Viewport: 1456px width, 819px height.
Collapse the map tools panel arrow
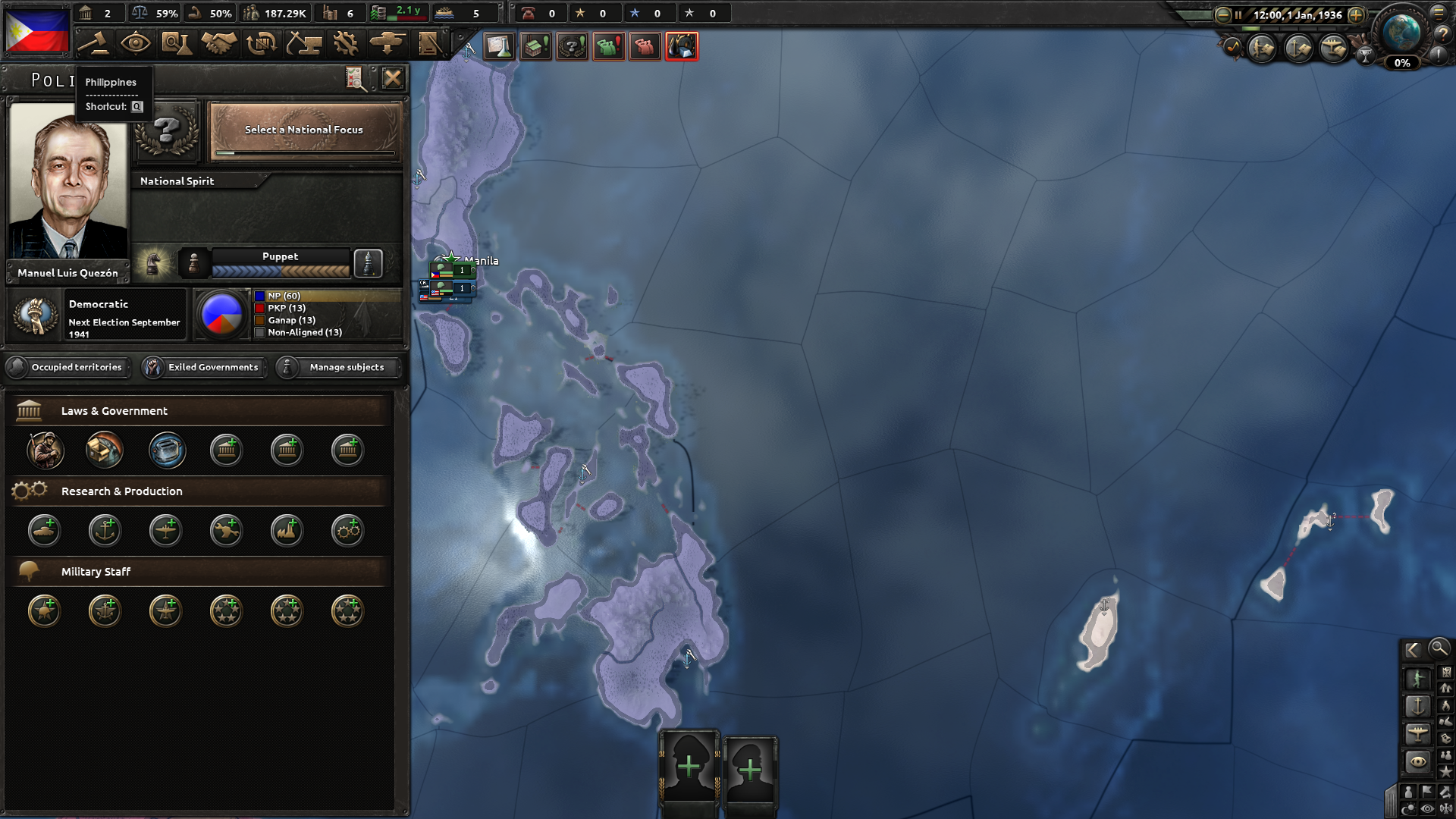click(x=1412, y=648)
